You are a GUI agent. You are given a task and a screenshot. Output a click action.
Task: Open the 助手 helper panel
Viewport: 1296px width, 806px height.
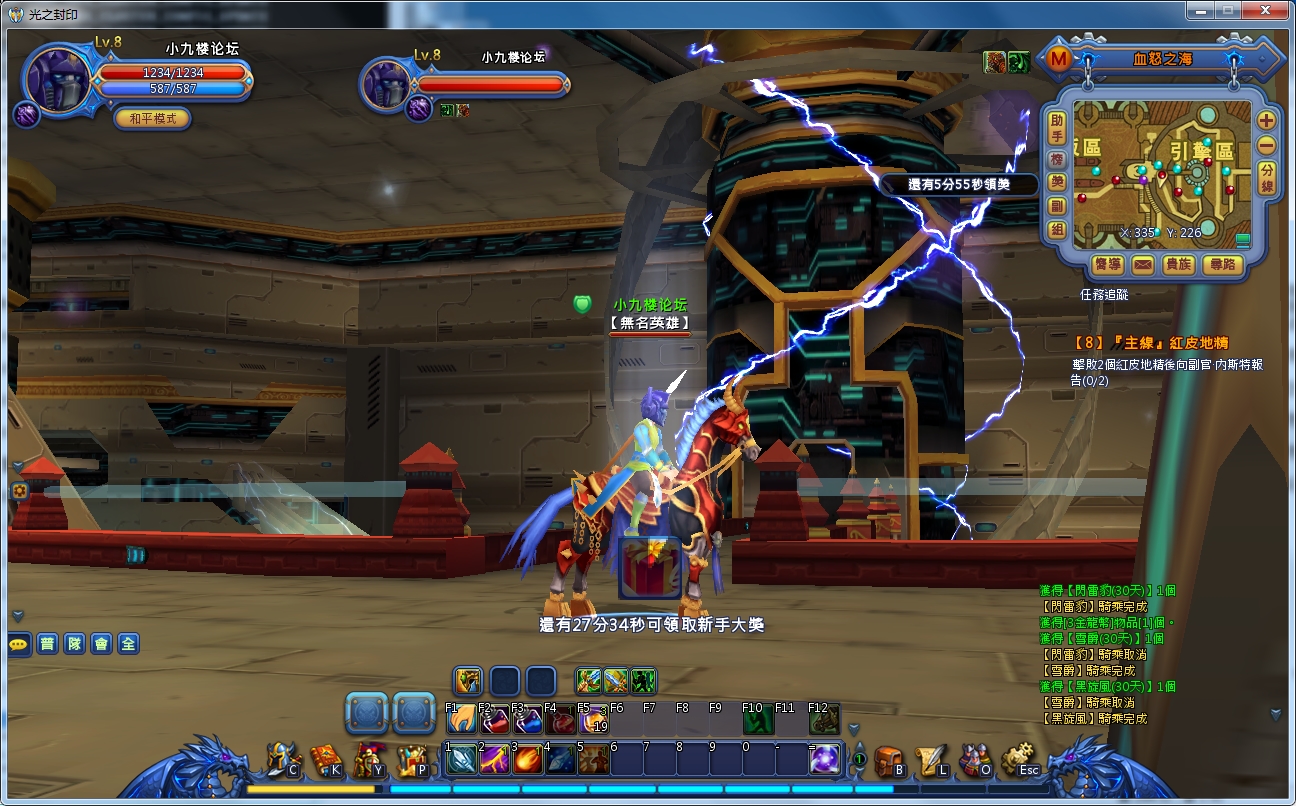click(1056, 127)
